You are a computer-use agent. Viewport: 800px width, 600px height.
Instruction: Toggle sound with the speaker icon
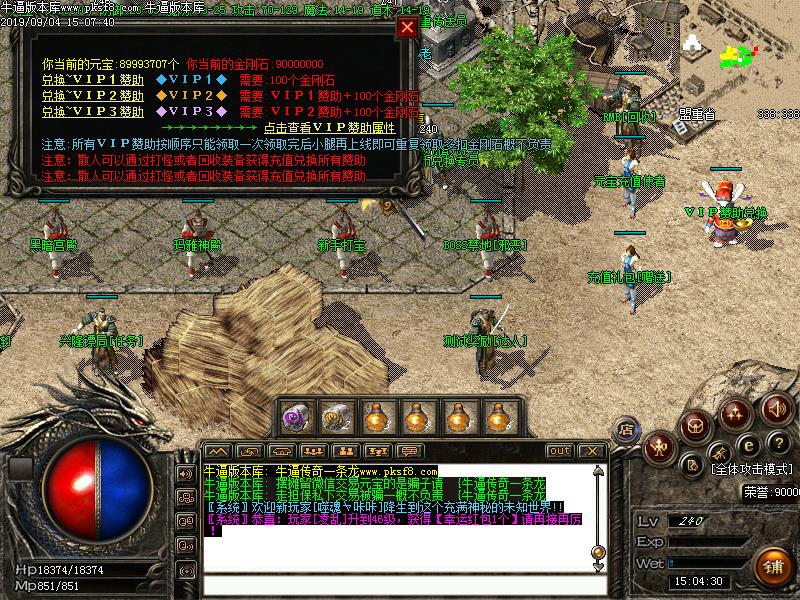776,407
